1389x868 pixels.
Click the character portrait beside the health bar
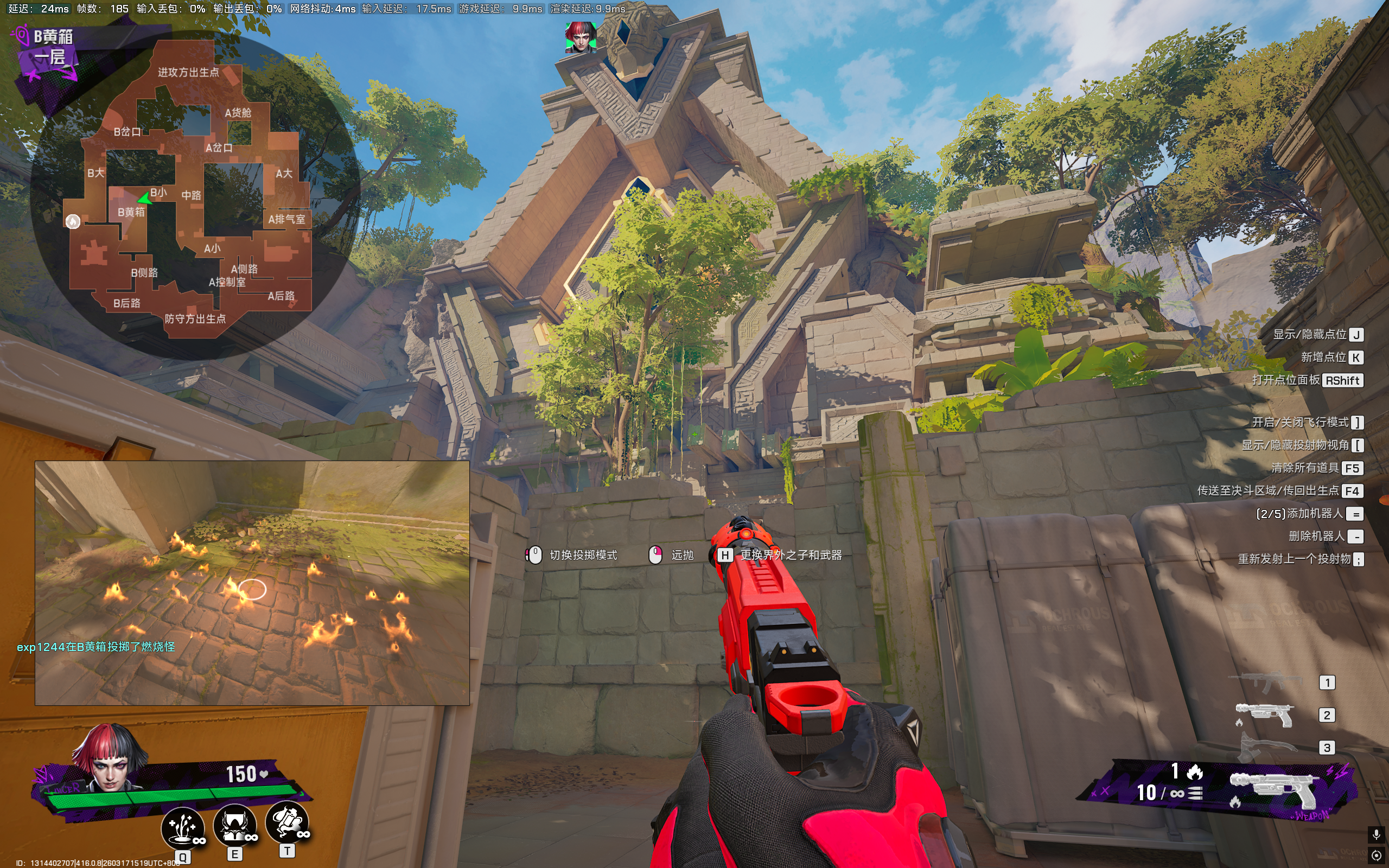click(109, 758)
